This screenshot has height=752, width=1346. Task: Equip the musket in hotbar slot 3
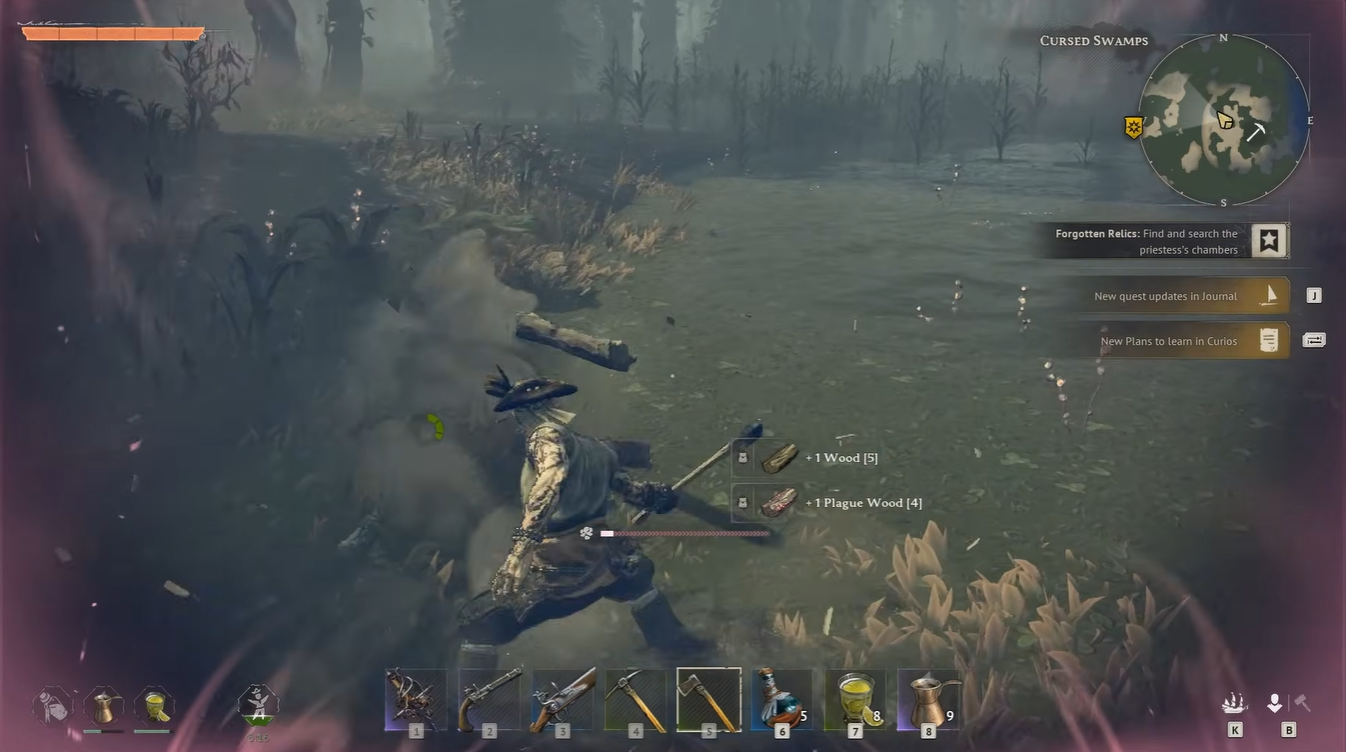point(562,697)
